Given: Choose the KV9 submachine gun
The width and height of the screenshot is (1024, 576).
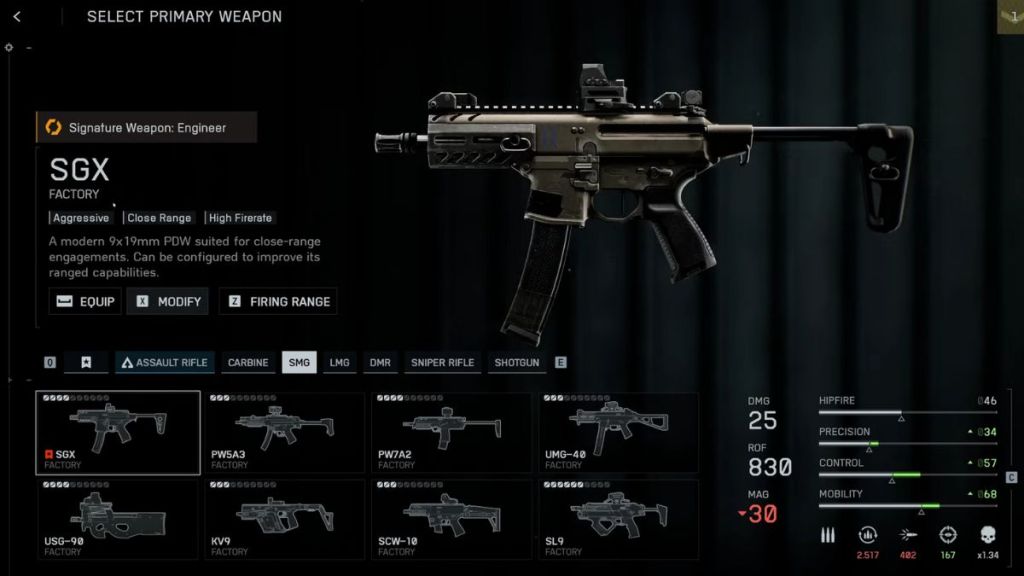Looking at the screenshot, I should (x=285, y=519).
